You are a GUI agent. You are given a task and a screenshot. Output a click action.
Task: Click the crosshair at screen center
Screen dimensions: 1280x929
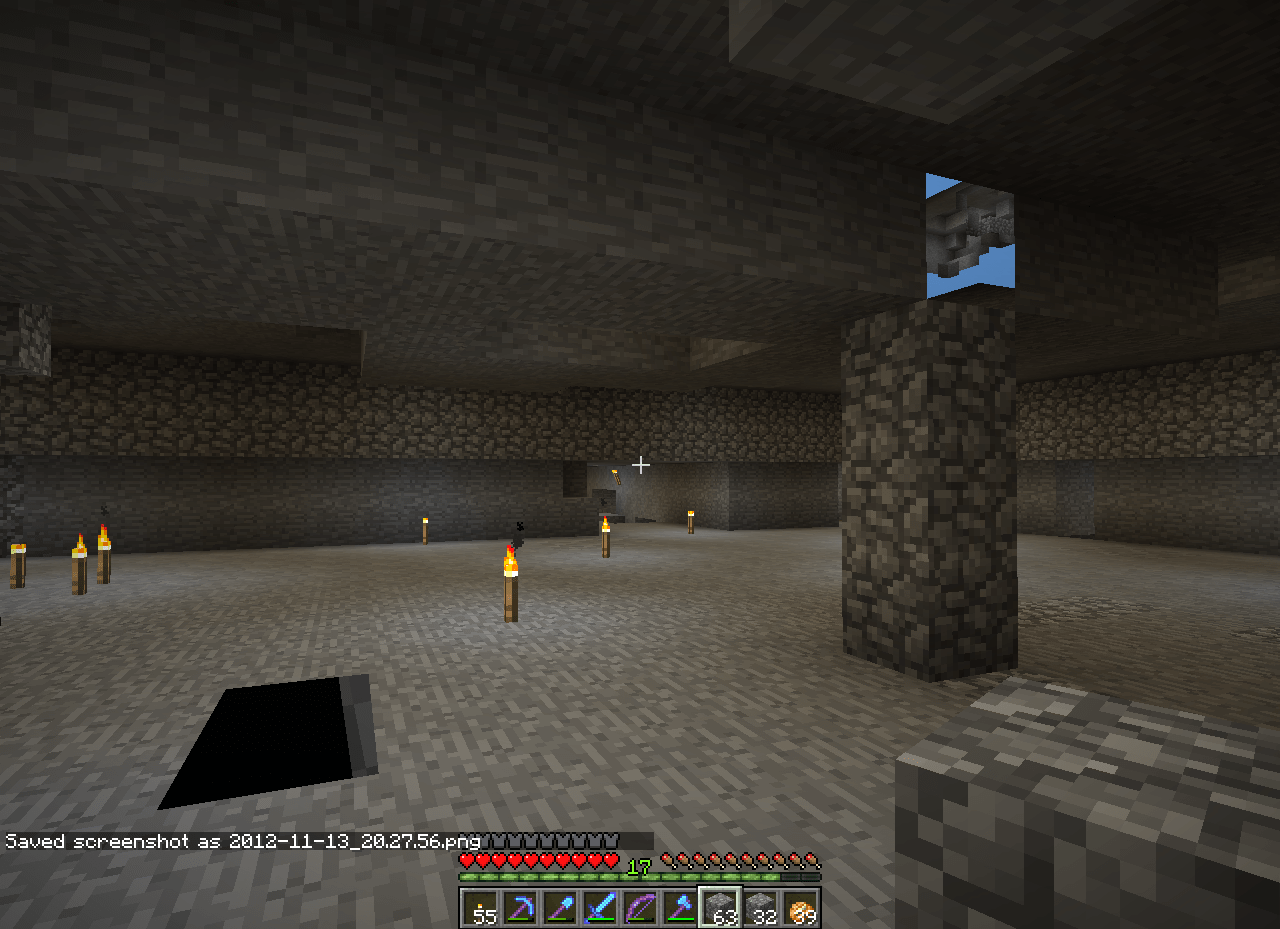[x=641, y=464]
